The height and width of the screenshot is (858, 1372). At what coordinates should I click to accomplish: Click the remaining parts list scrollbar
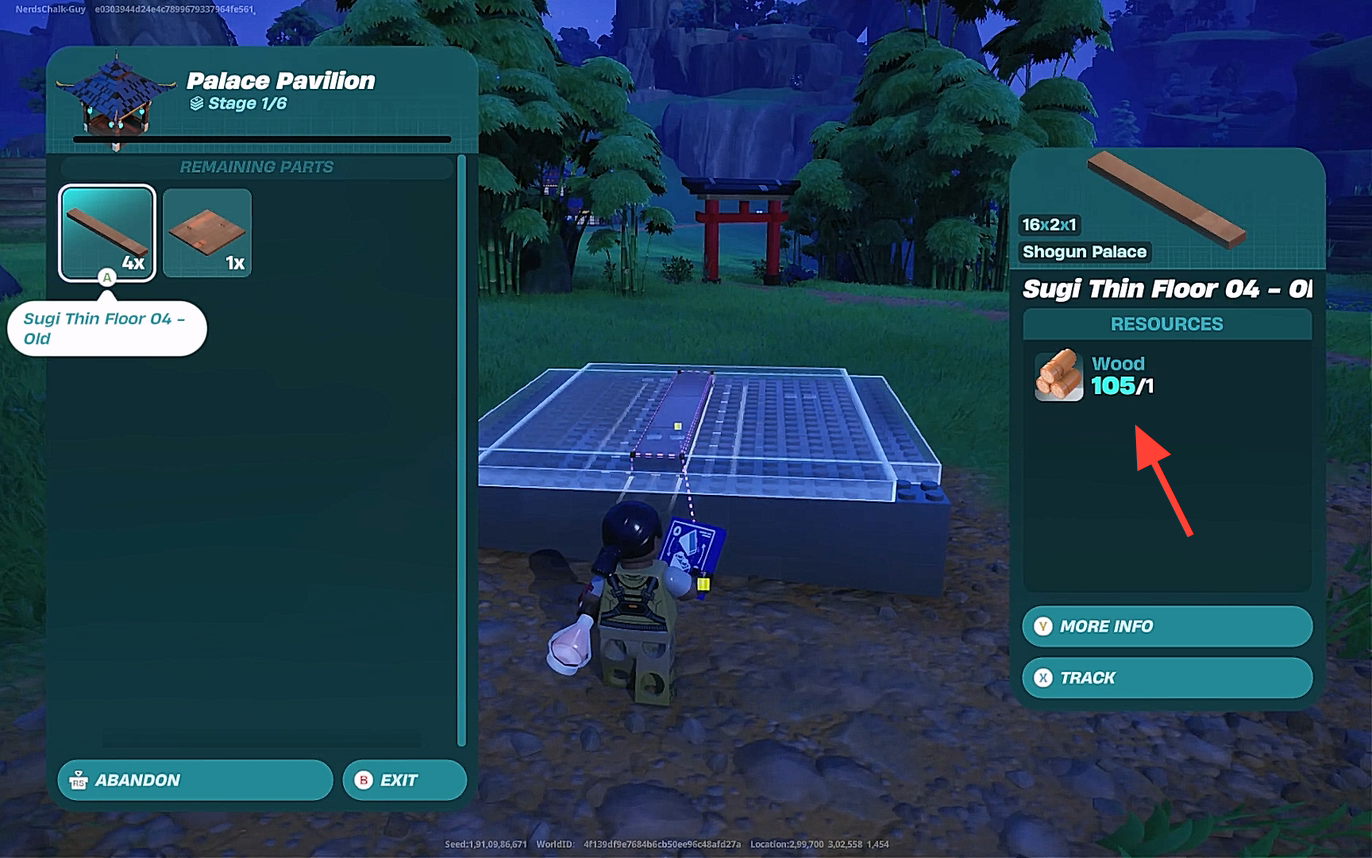[x=461, y=450]
